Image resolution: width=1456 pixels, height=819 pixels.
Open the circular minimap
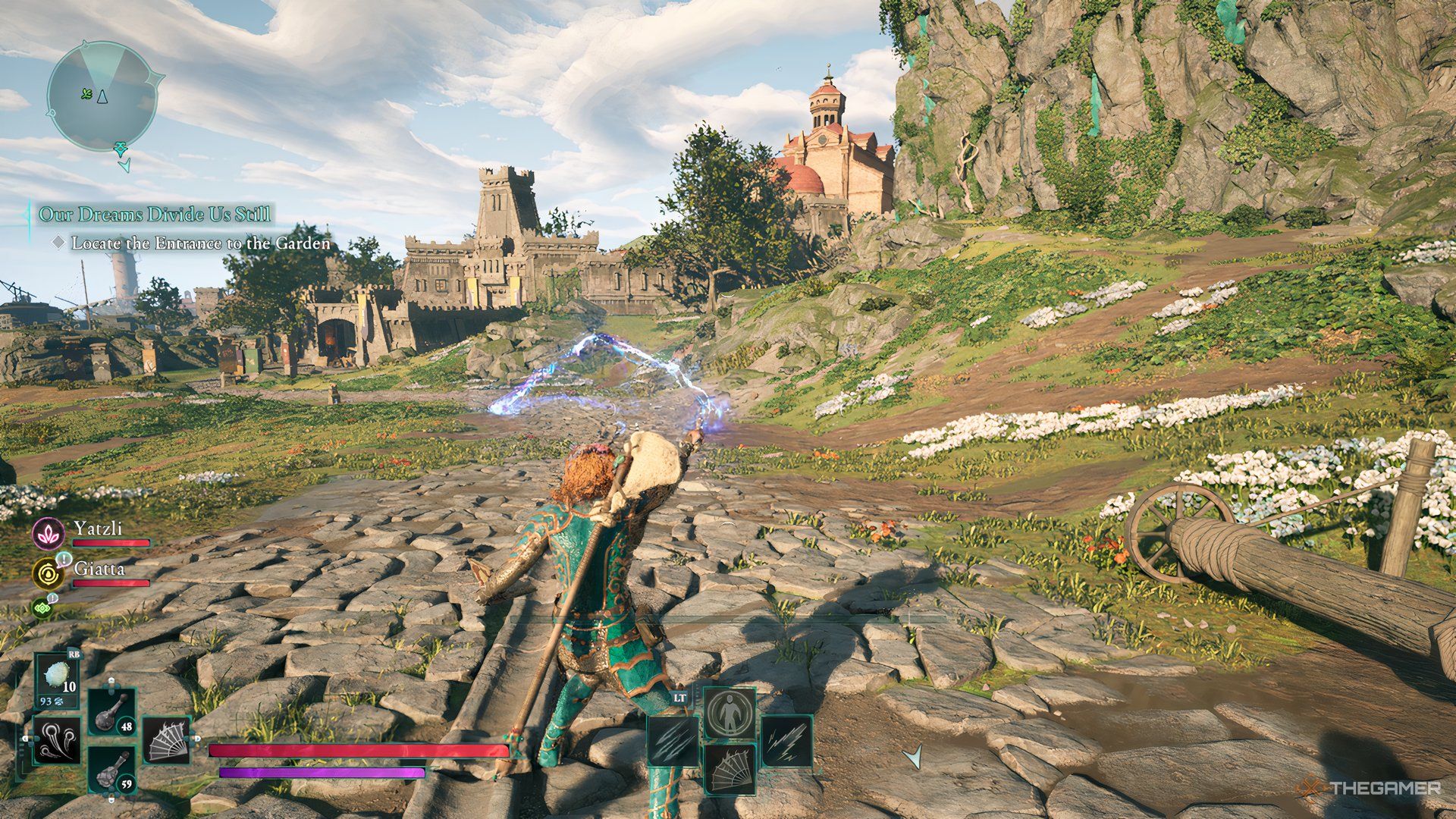click(102, 96)
